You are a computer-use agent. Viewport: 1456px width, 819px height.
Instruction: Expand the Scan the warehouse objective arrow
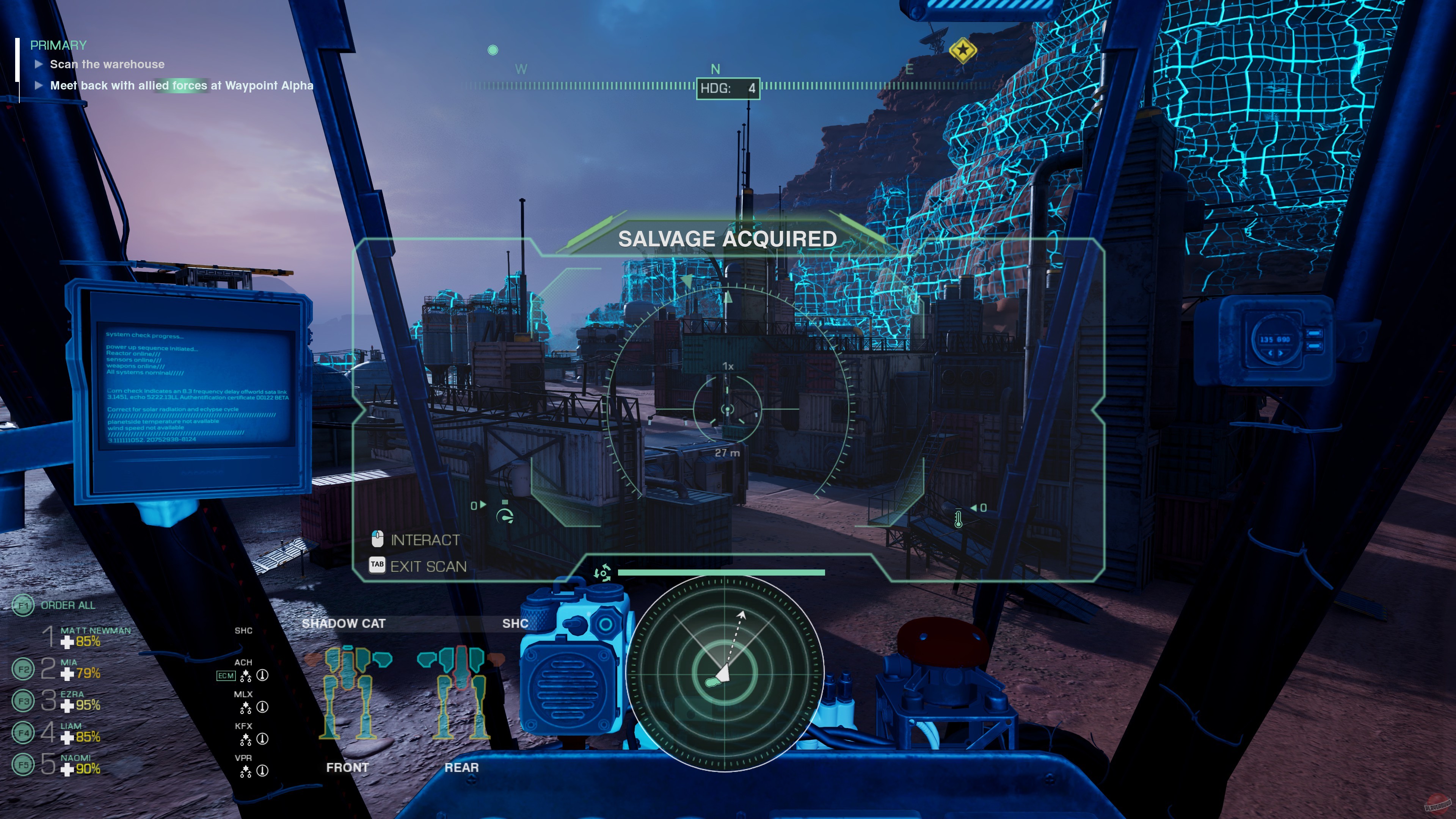tap(38, 64)
